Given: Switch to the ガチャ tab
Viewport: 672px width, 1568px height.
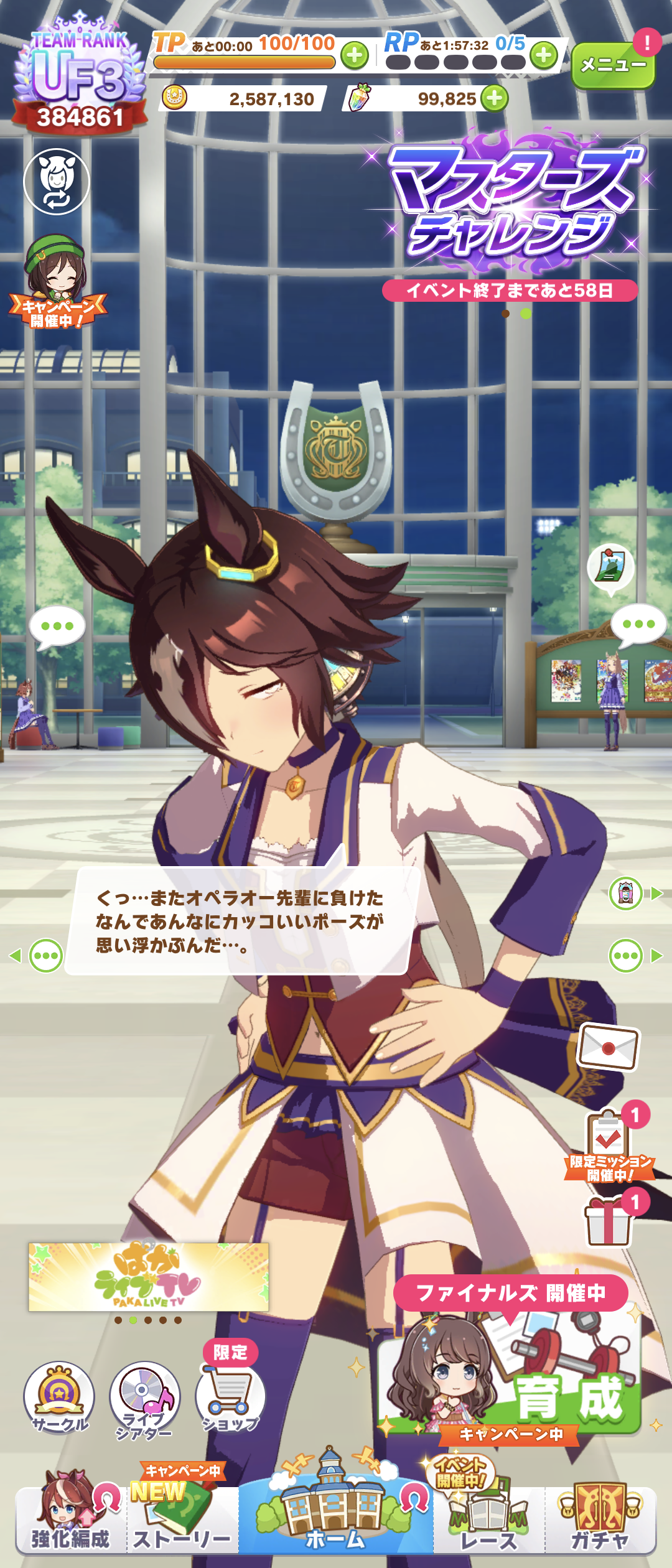Looking at the screenshot, I should 600,1518.
